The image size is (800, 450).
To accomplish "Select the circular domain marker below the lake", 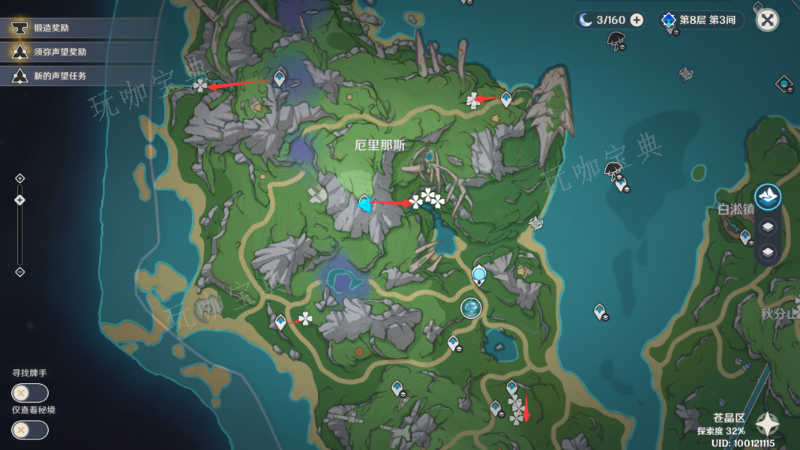I will coord(470,310).
